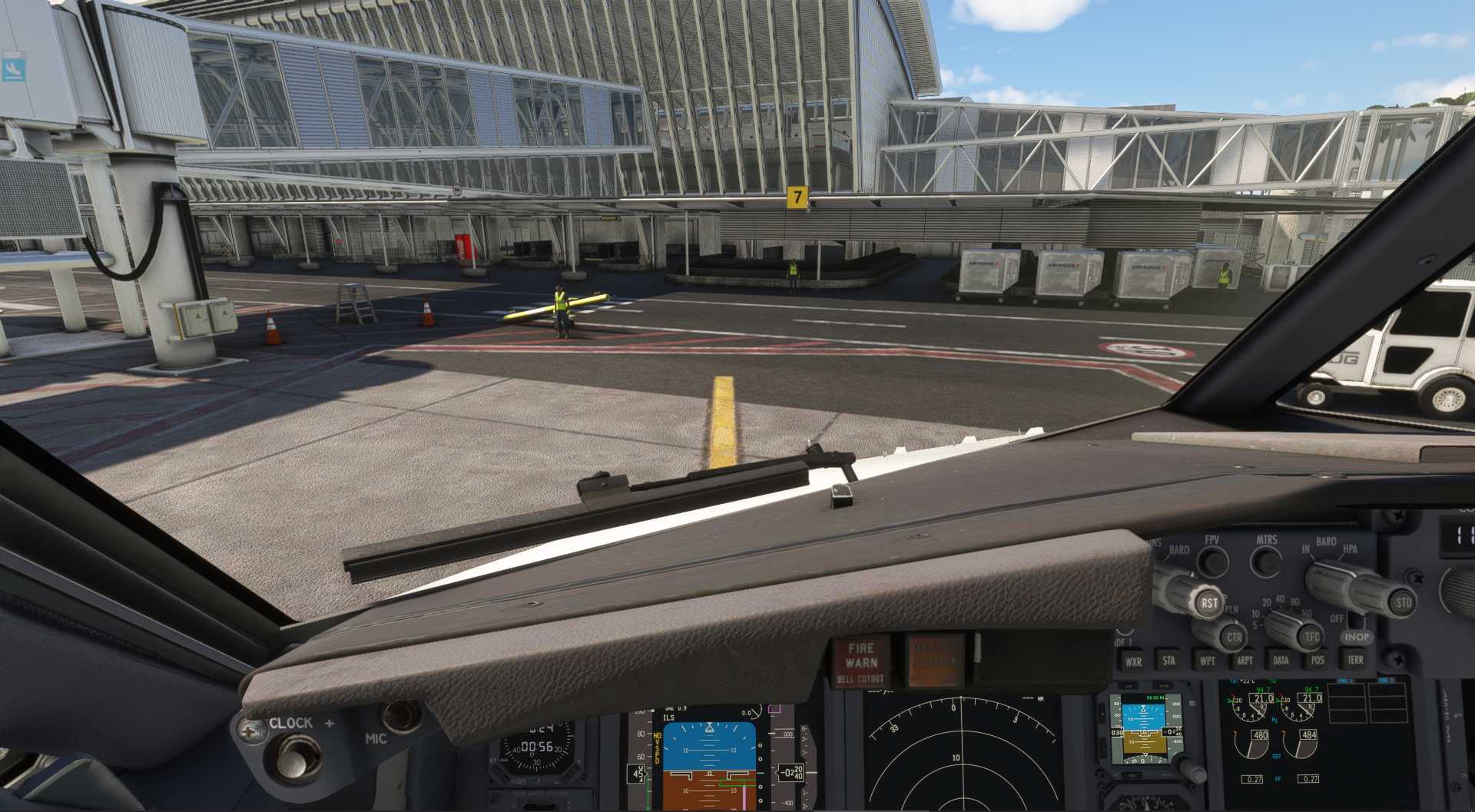This screenshot has width=1475, height=812.
Task: Click the amber master caution light
Action: 933,660
